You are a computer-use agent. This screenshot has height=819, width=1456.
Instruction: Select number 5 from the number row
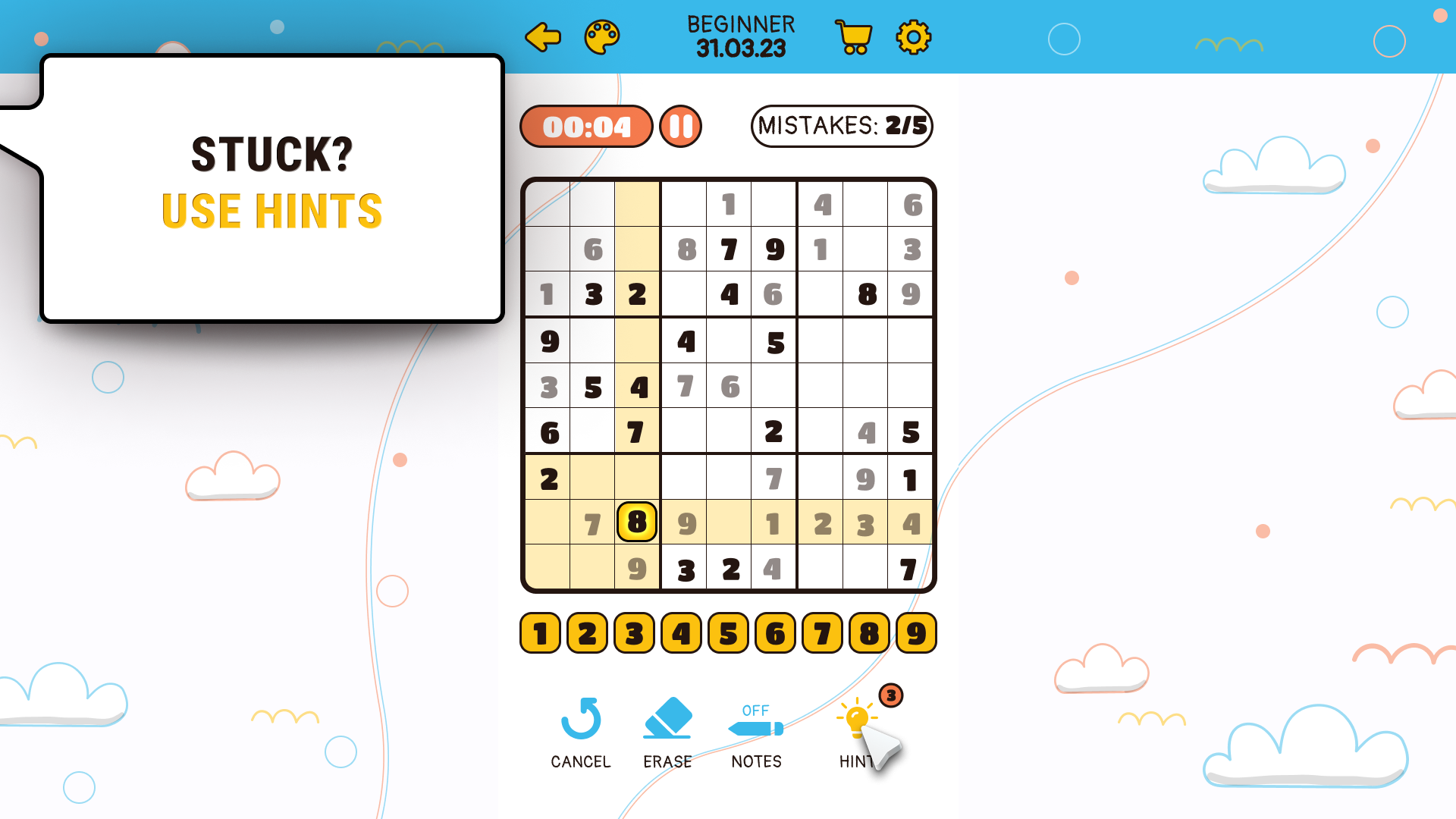click(727, 633)
